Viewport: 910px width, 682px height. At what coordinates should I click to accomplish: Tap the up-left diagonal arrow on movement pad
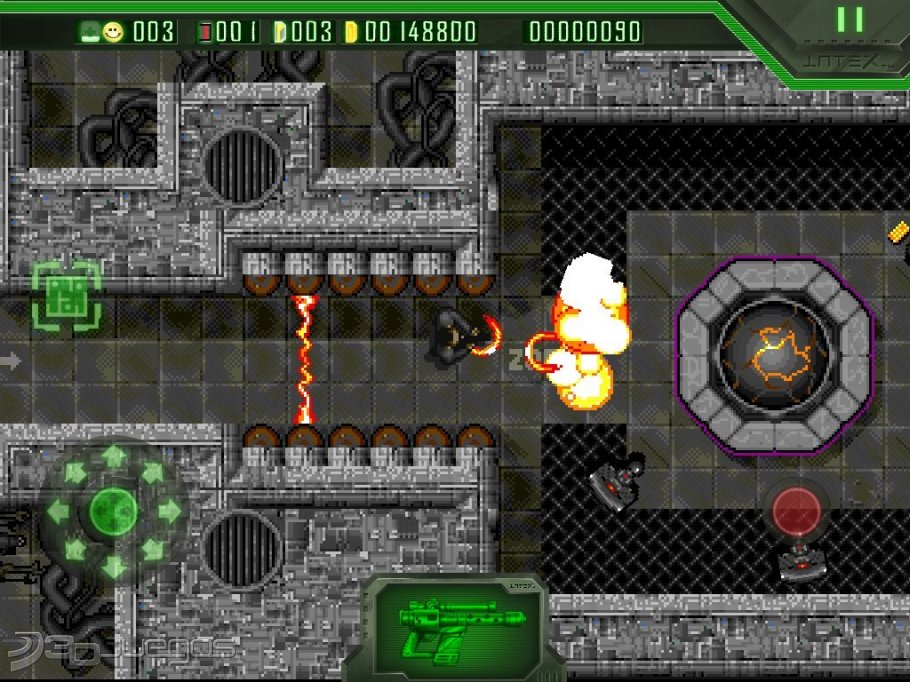75,473
